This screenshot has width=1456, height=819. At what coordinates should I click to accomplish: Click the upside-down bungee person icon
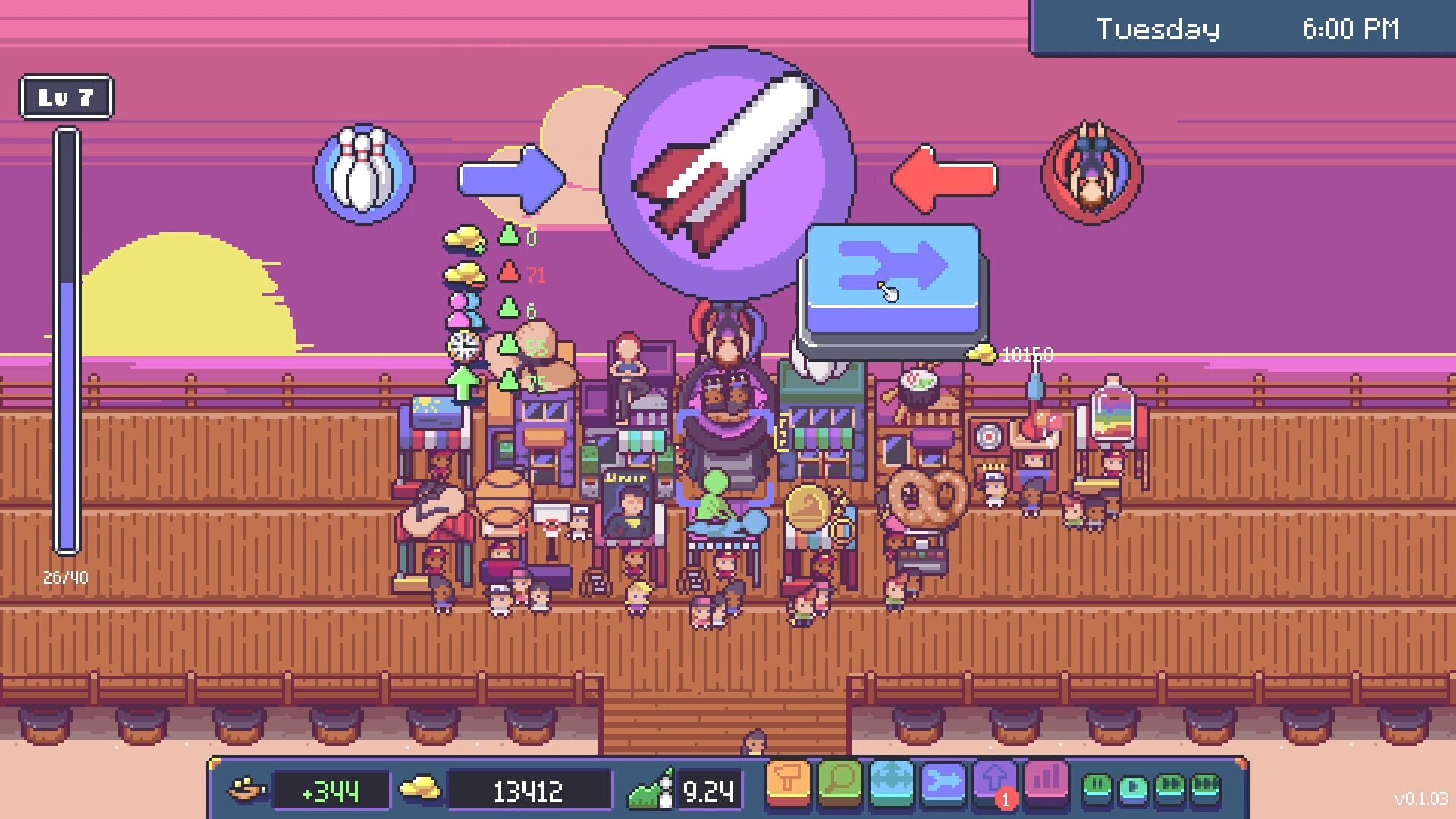pos(1092,171)
